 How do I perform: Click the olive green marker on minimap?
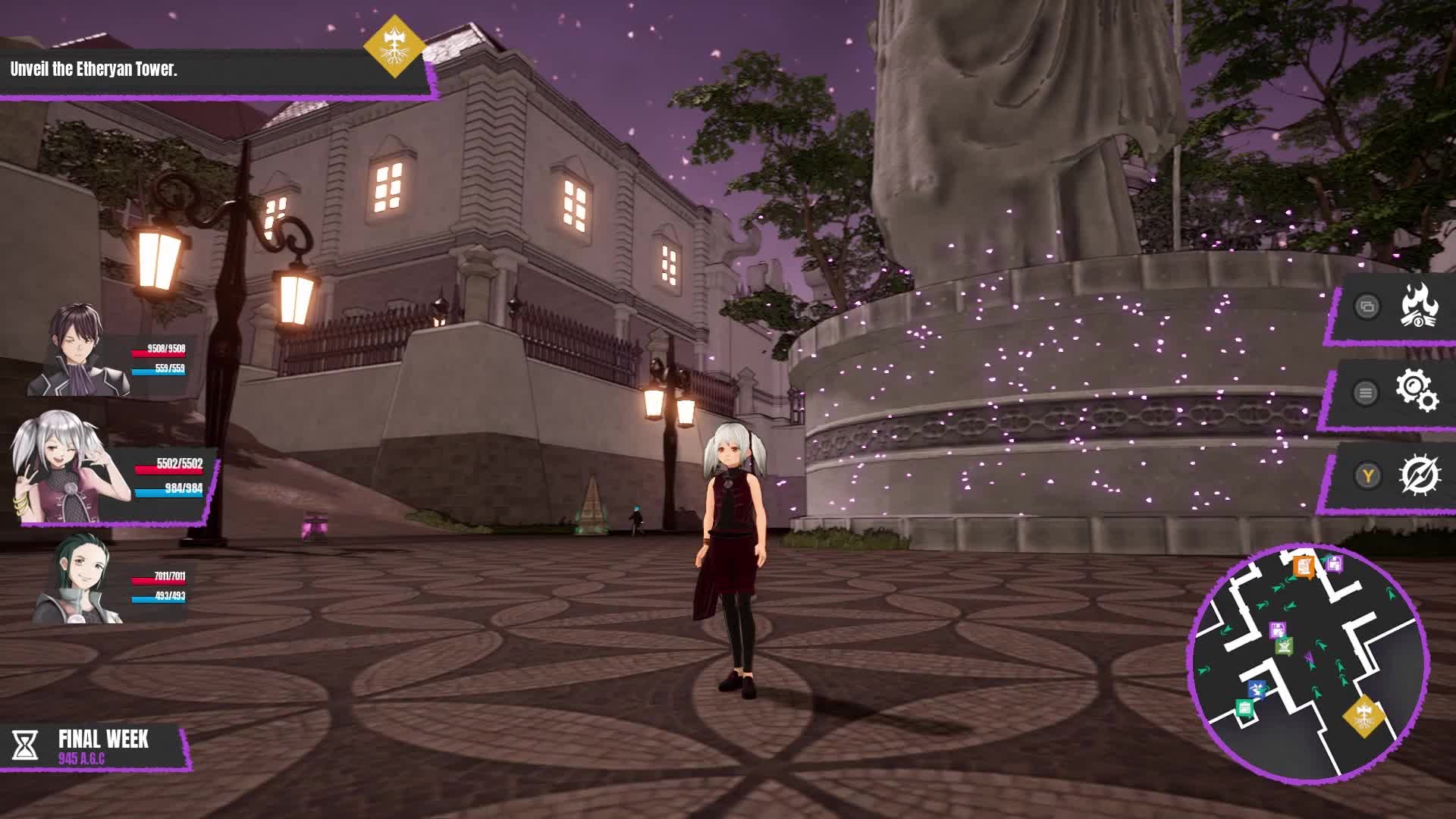pyautogui.click(x=1284, y=646)
